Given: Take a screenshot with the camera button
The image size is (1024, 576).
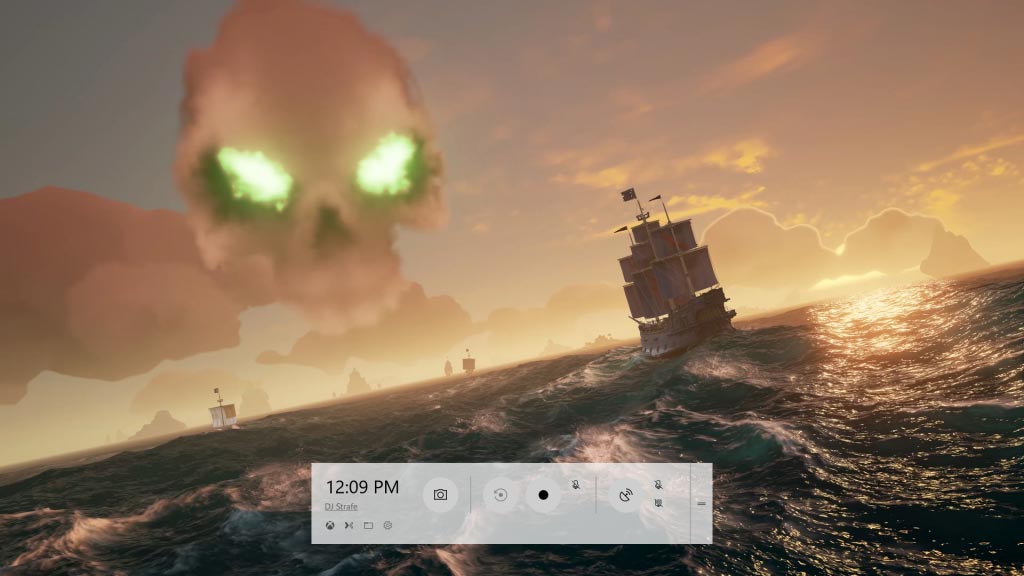Looking at the screenshot, I should pyautogui.click(x=440, y=494).
